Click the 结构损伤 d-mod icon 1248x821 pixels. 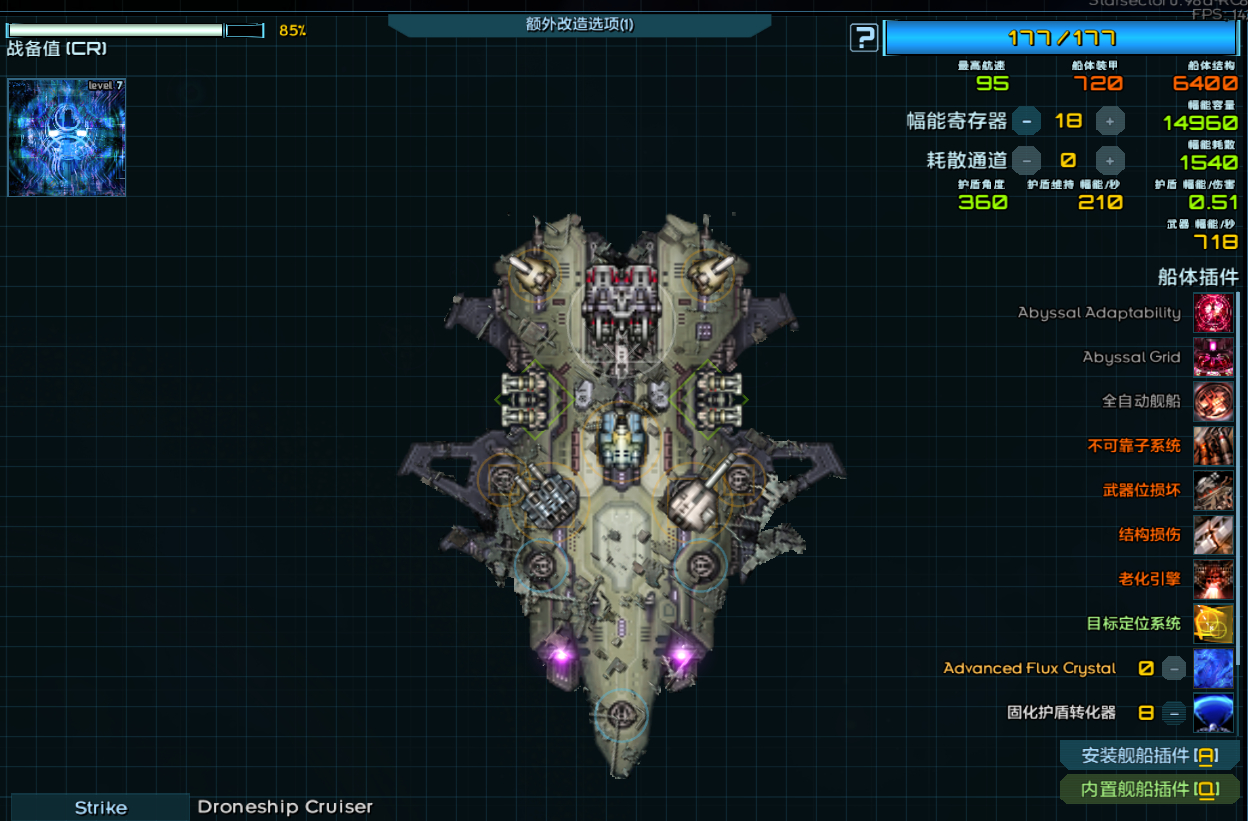[x=1213, y=535]
